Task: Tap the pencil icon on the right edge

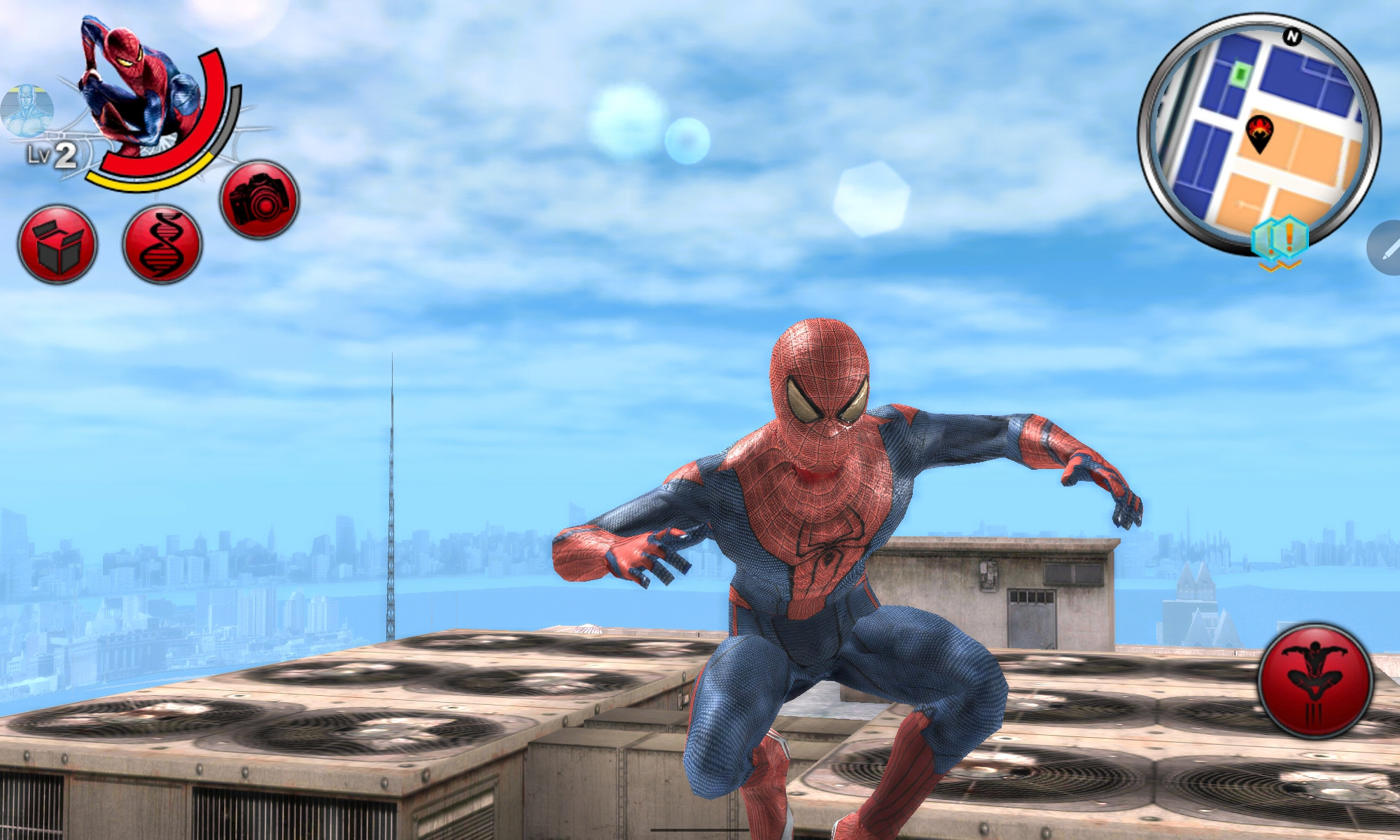Action: [1389, 248]
